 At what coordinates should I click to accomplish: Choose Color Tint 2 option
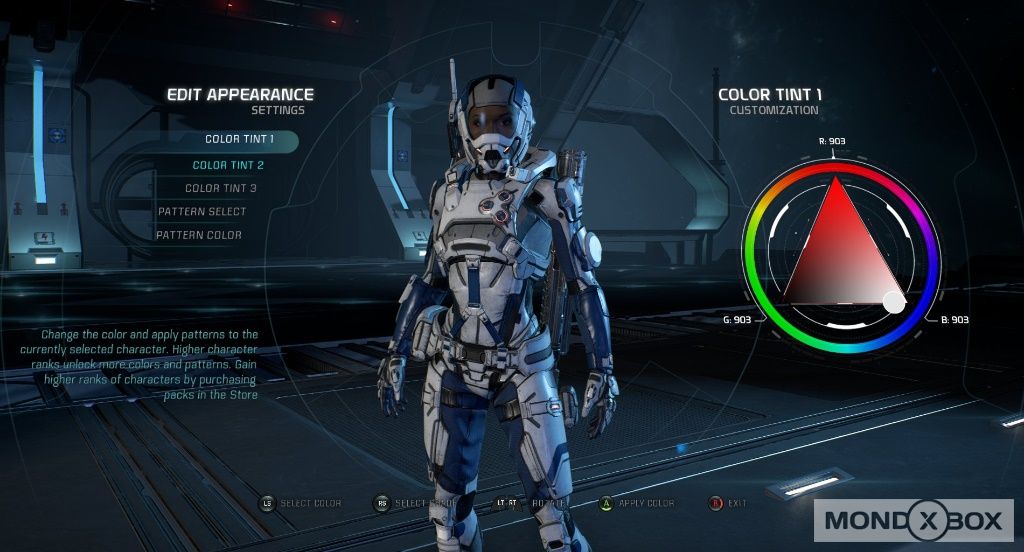228,165
